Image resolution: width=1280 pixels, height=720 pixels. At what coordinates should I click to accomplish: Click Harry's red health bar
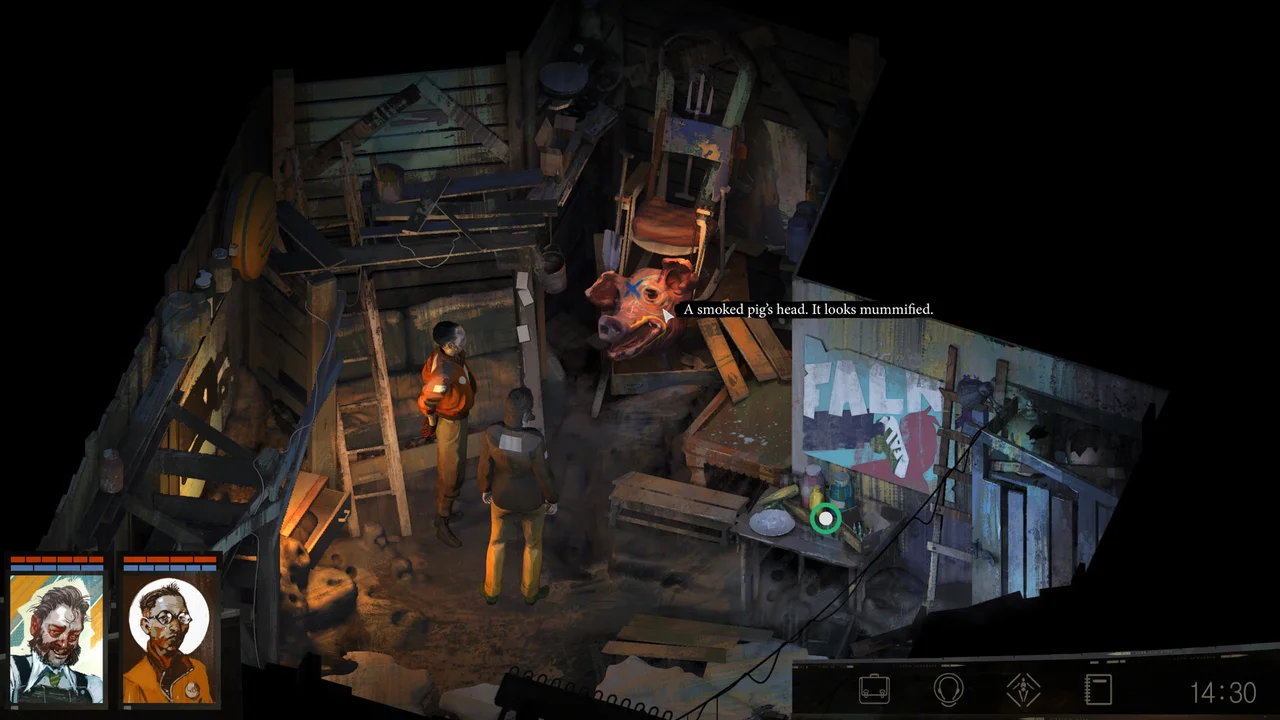click(57, 559)
